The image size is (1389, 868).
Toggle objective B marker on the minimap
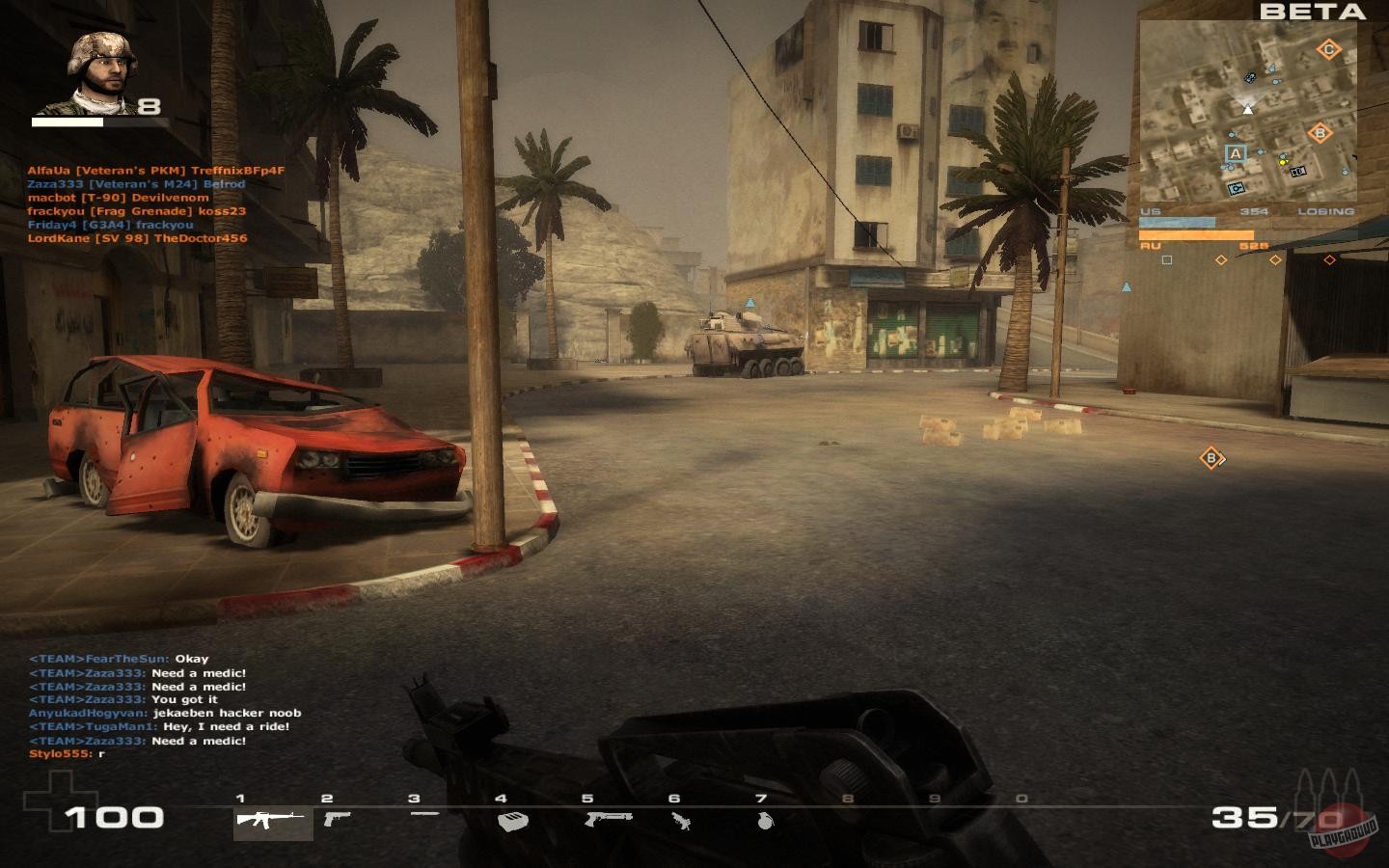[x=1320, y=132]
